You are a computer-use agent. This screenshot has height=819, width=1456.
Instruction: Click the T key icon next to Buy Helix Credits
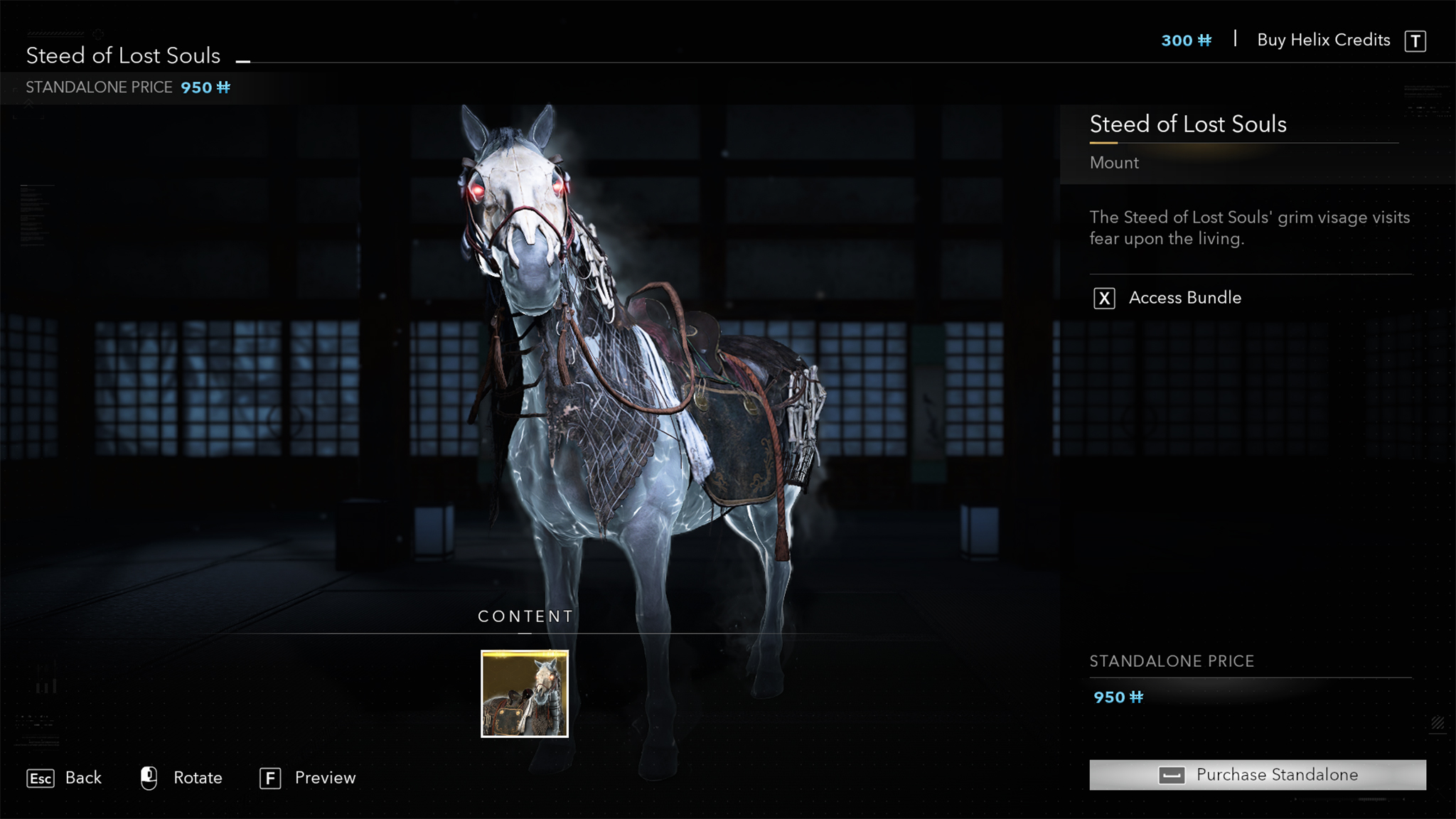[x=1415, y=41]
